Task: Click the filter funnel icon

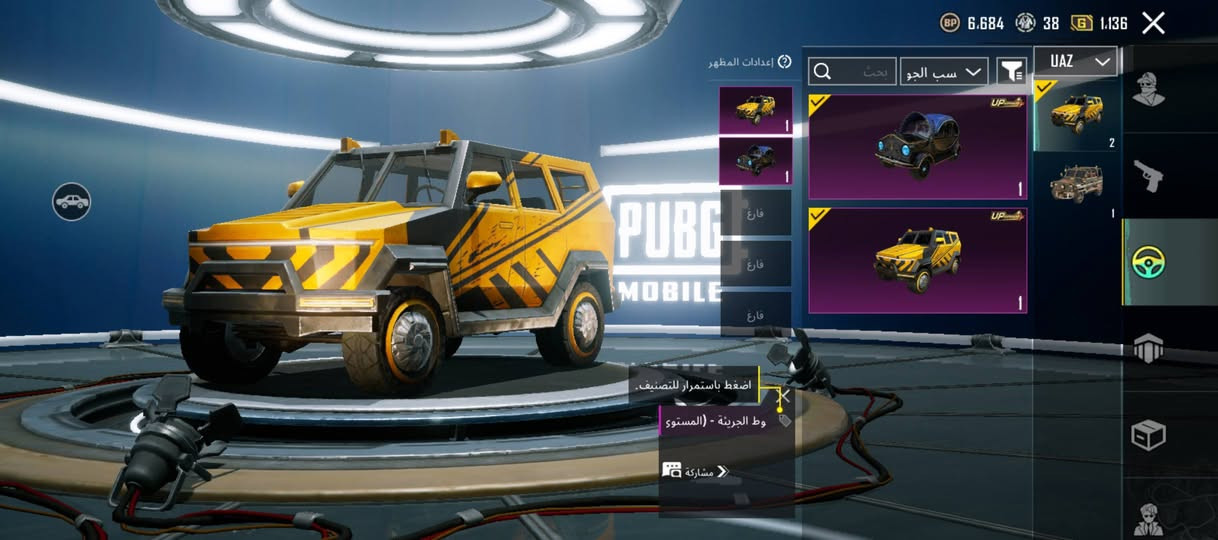Action: point(1012,71)
